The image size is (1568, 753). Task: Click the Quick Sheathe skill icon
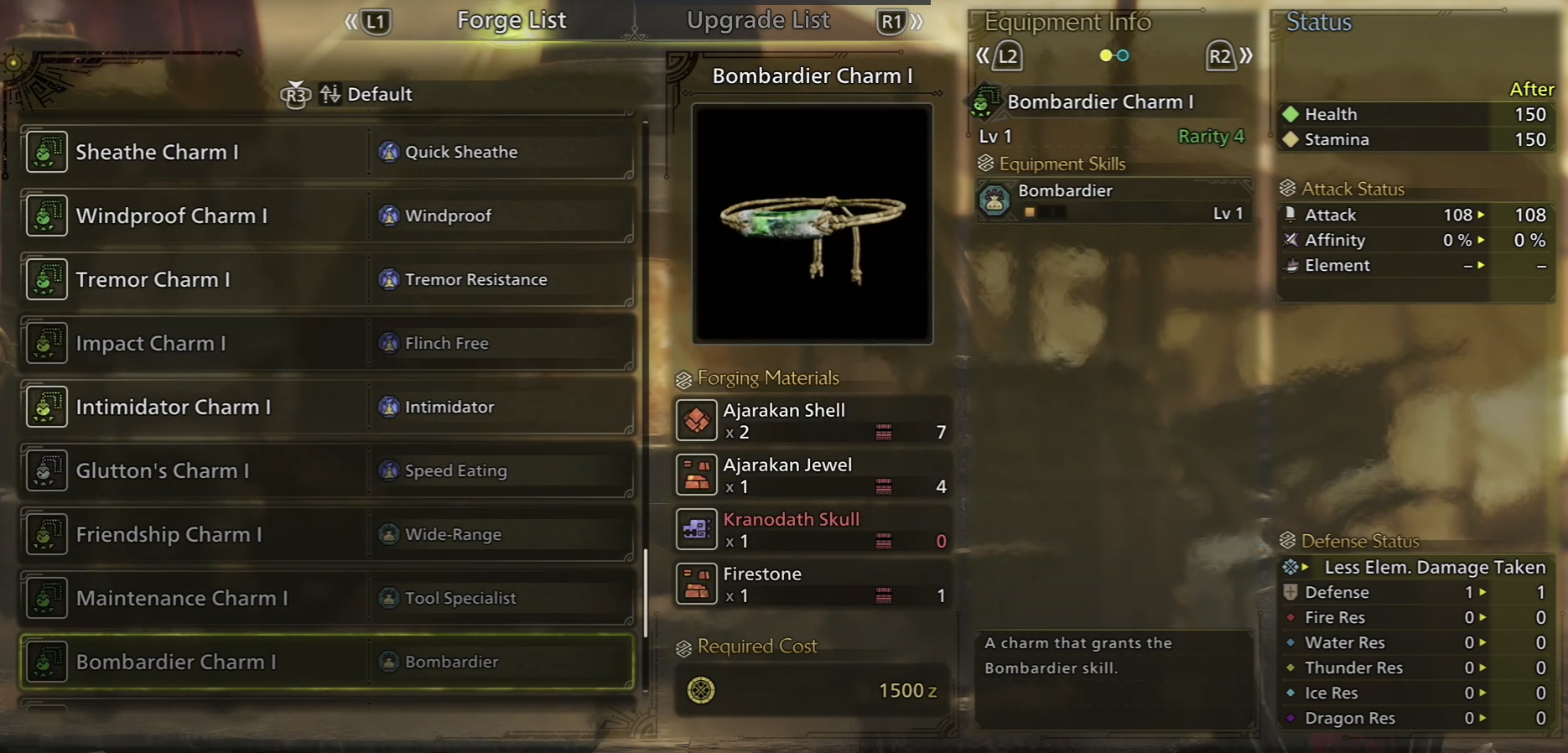388,152
